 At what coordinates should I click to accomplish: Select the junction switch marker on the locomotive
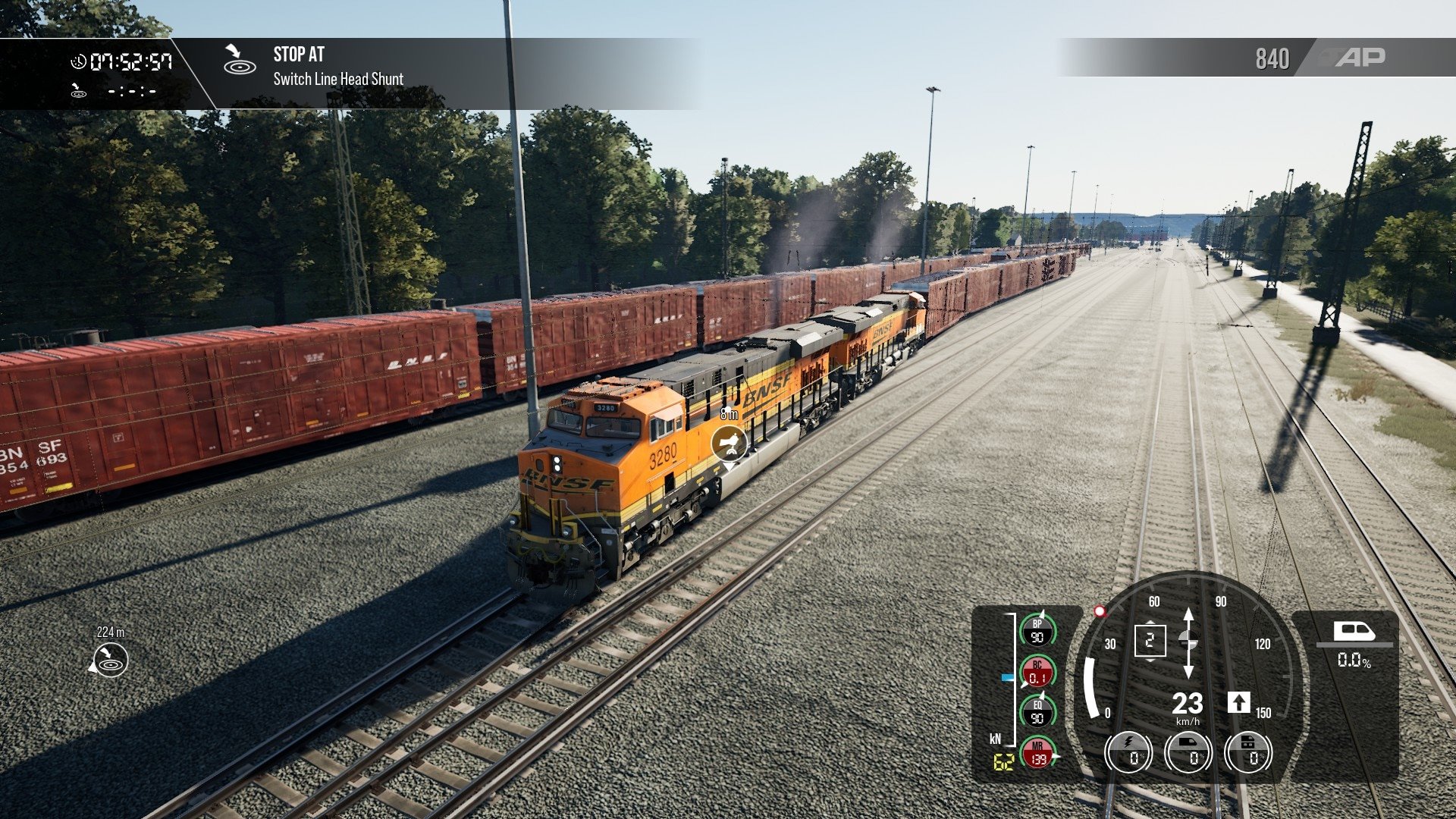[x=729, y=443]
